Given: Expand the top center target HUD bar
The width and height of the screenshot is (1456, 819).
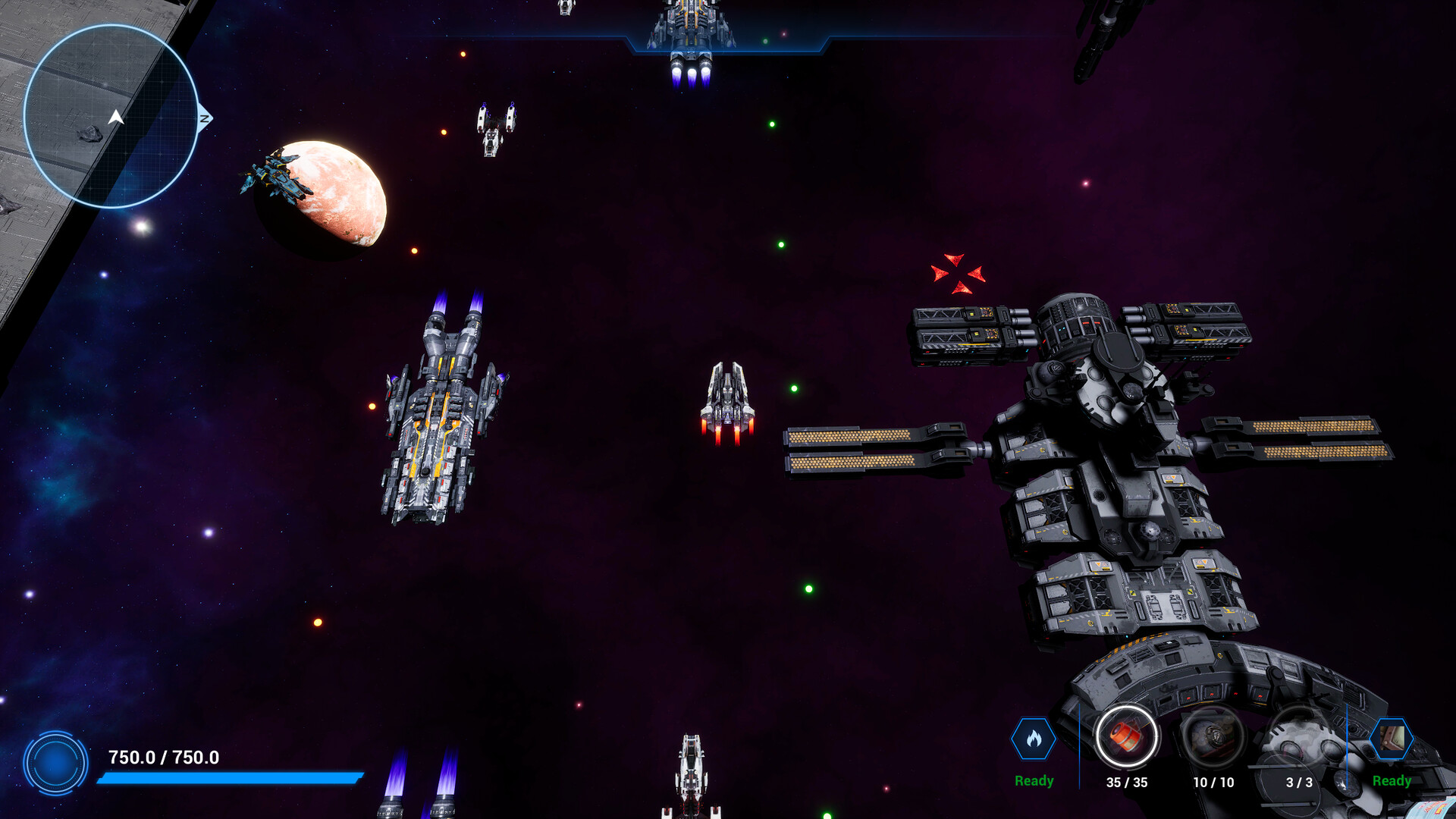Looking at the screenshot, I should pyautogui.click(x=726, y=34).
